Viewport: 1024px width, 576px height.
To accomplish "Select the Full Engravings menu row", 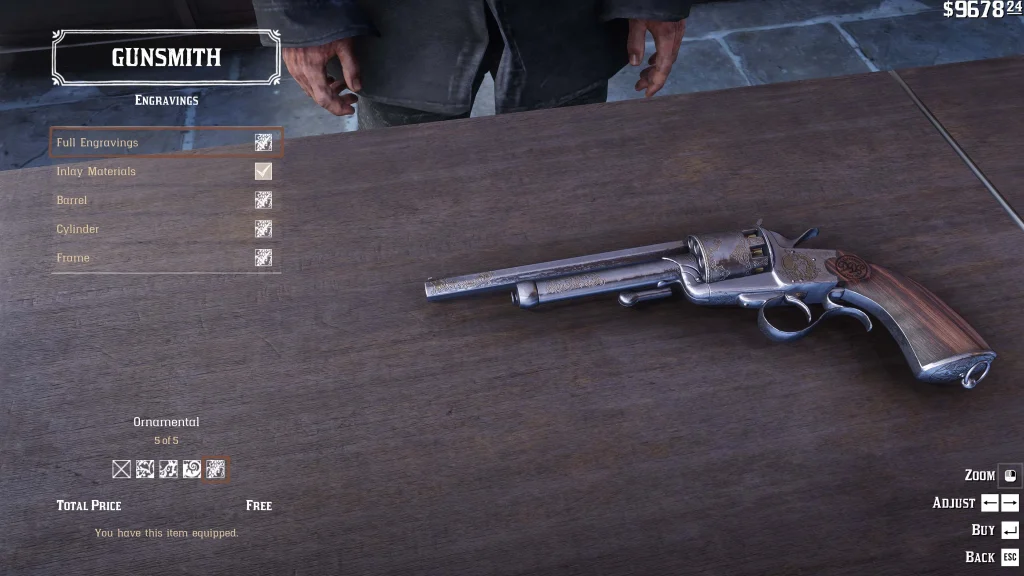I will coord(165,143).
